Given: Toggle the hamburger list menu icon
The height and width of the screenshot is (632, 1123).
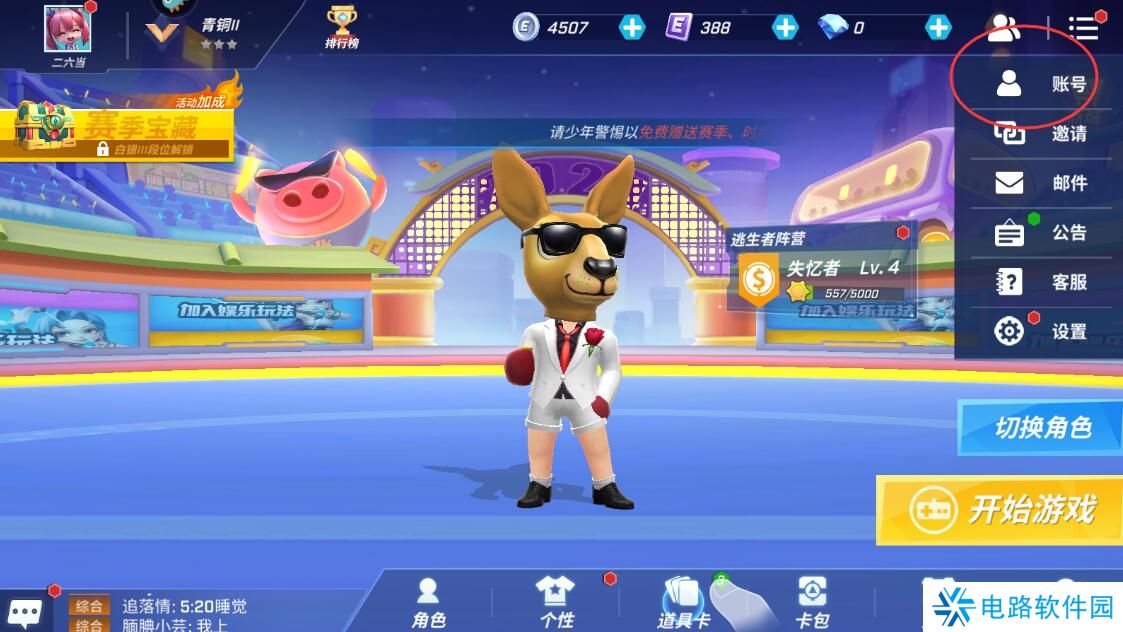Looking at the screenshot, I should click(x=1082, y=28).
